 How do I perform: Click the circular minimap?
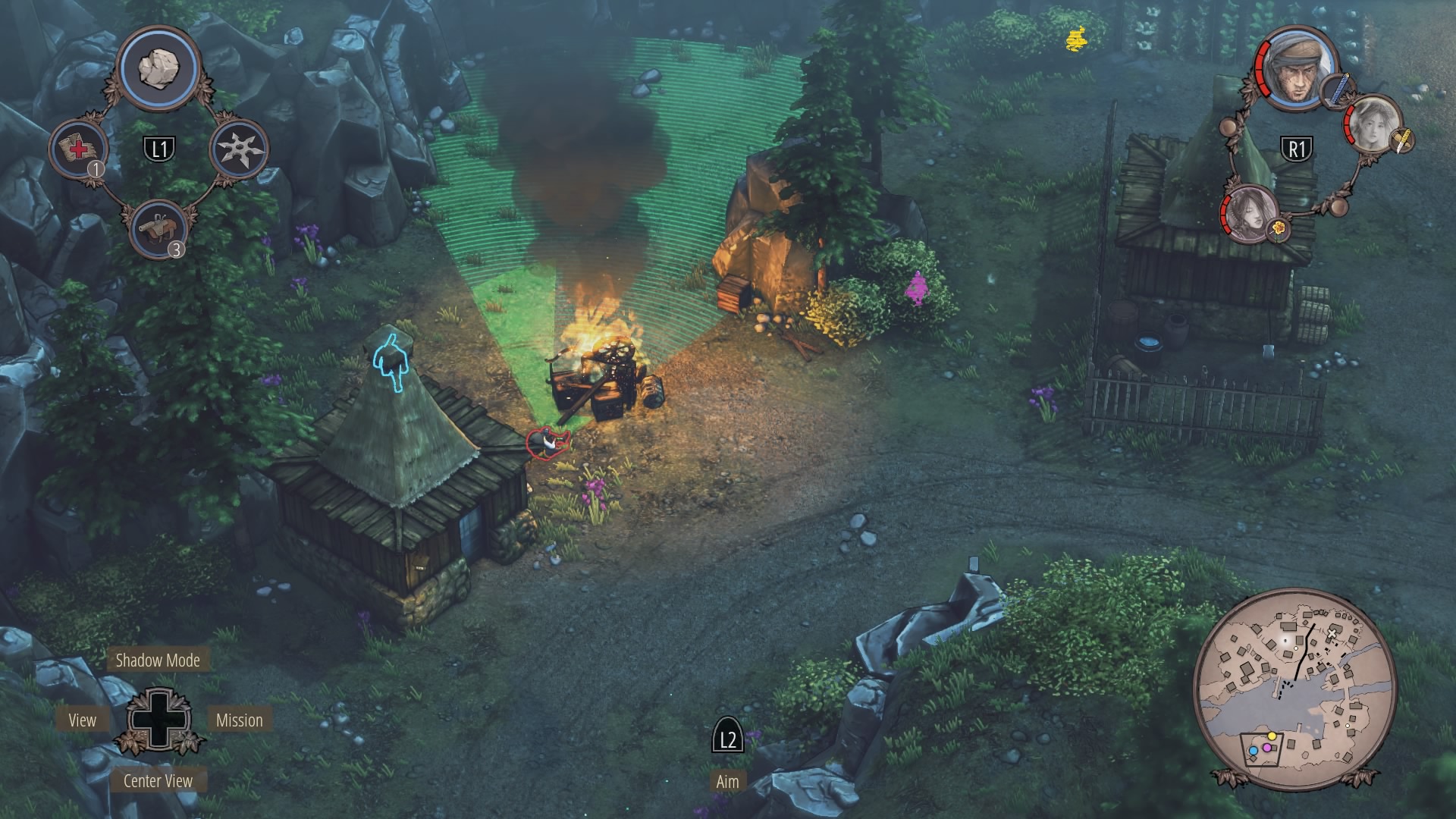(x=1294, y=688)
